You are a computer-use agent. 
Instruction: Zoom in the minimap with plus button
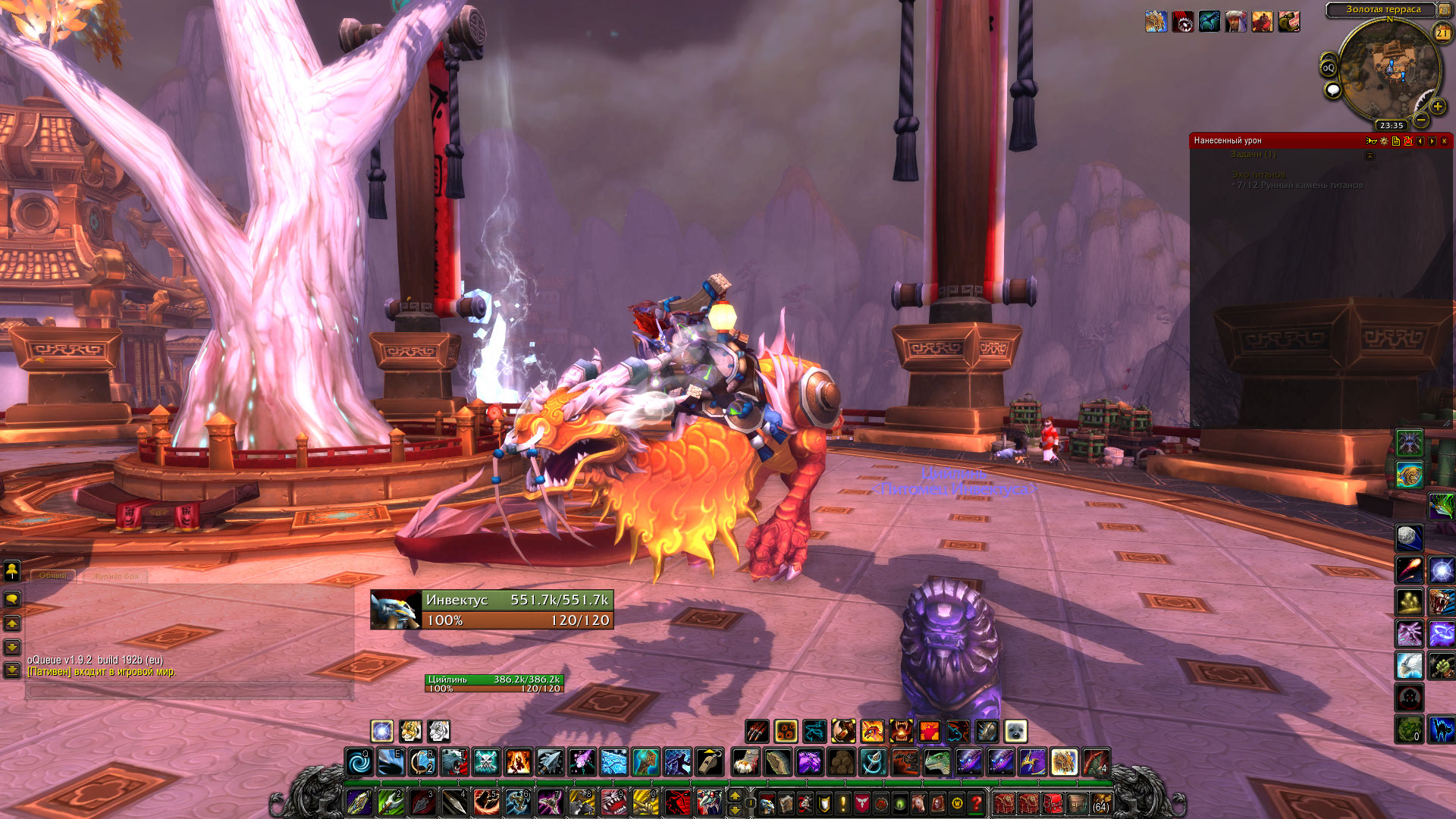click(x=1437, y=106)
